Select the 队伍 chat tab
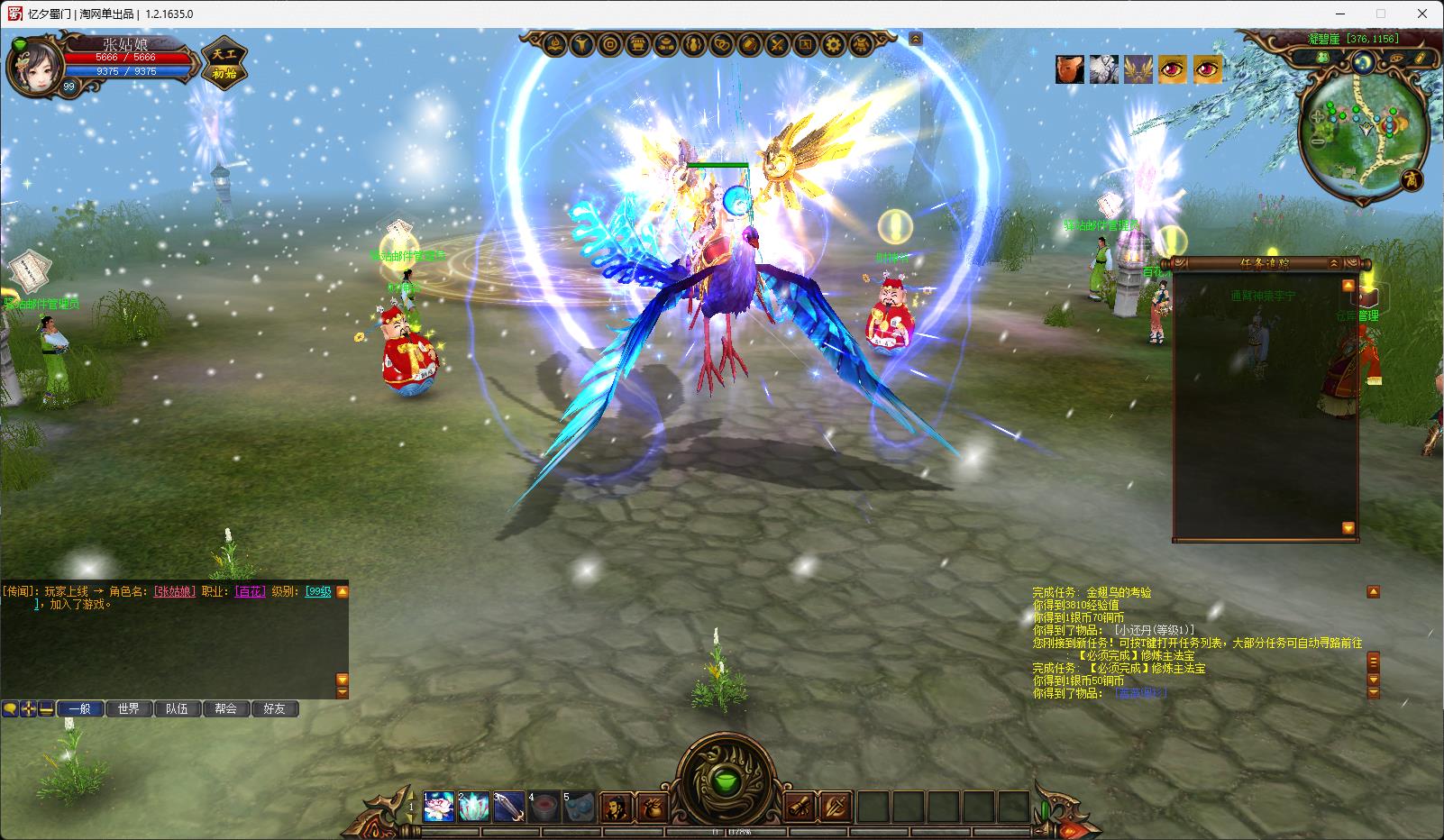 pyautogui.click(x=178, y=709)
